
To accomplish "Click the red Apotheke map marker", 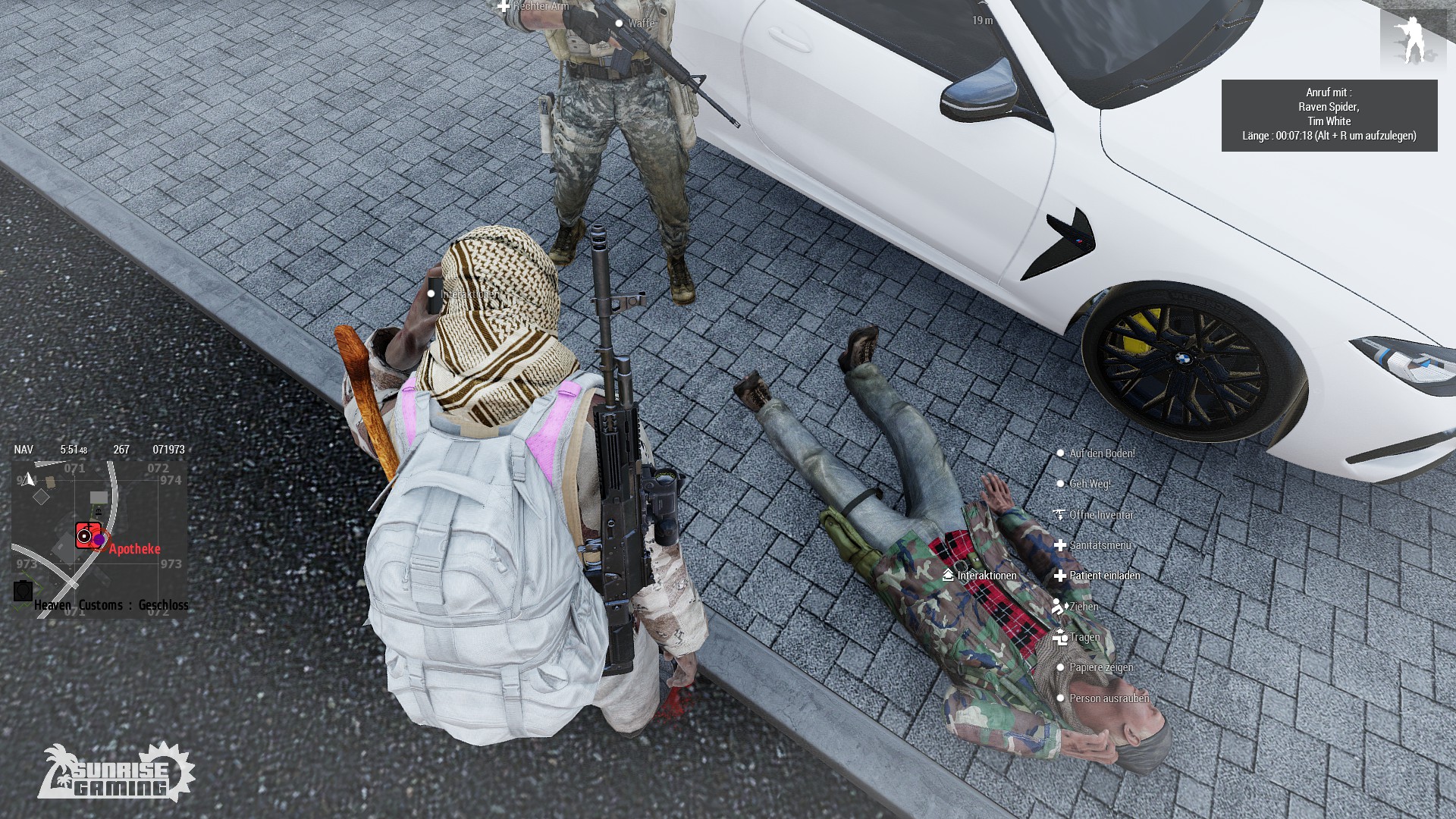I will coord(88,535).
